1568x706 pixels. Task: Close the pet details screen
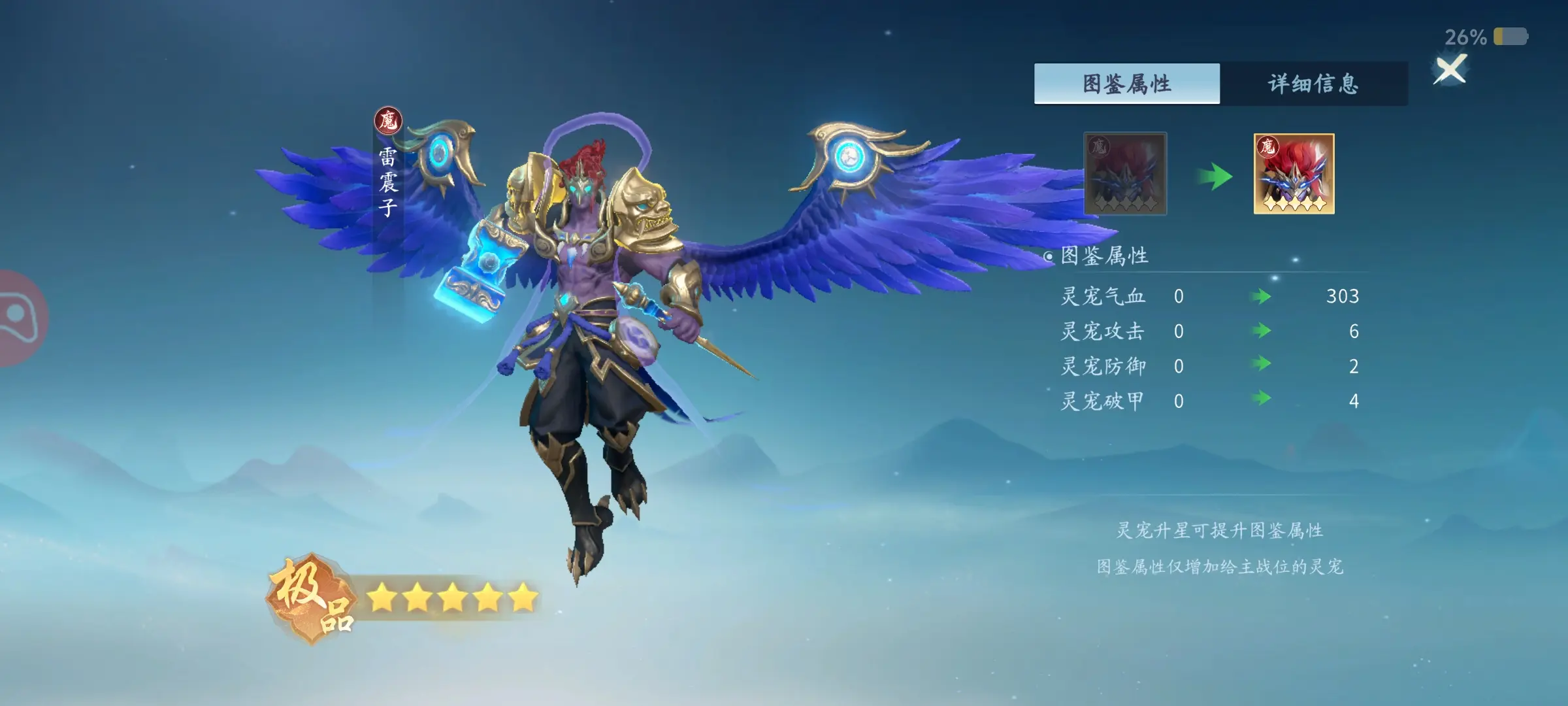pyautogui.click(x=1450, y=69)
